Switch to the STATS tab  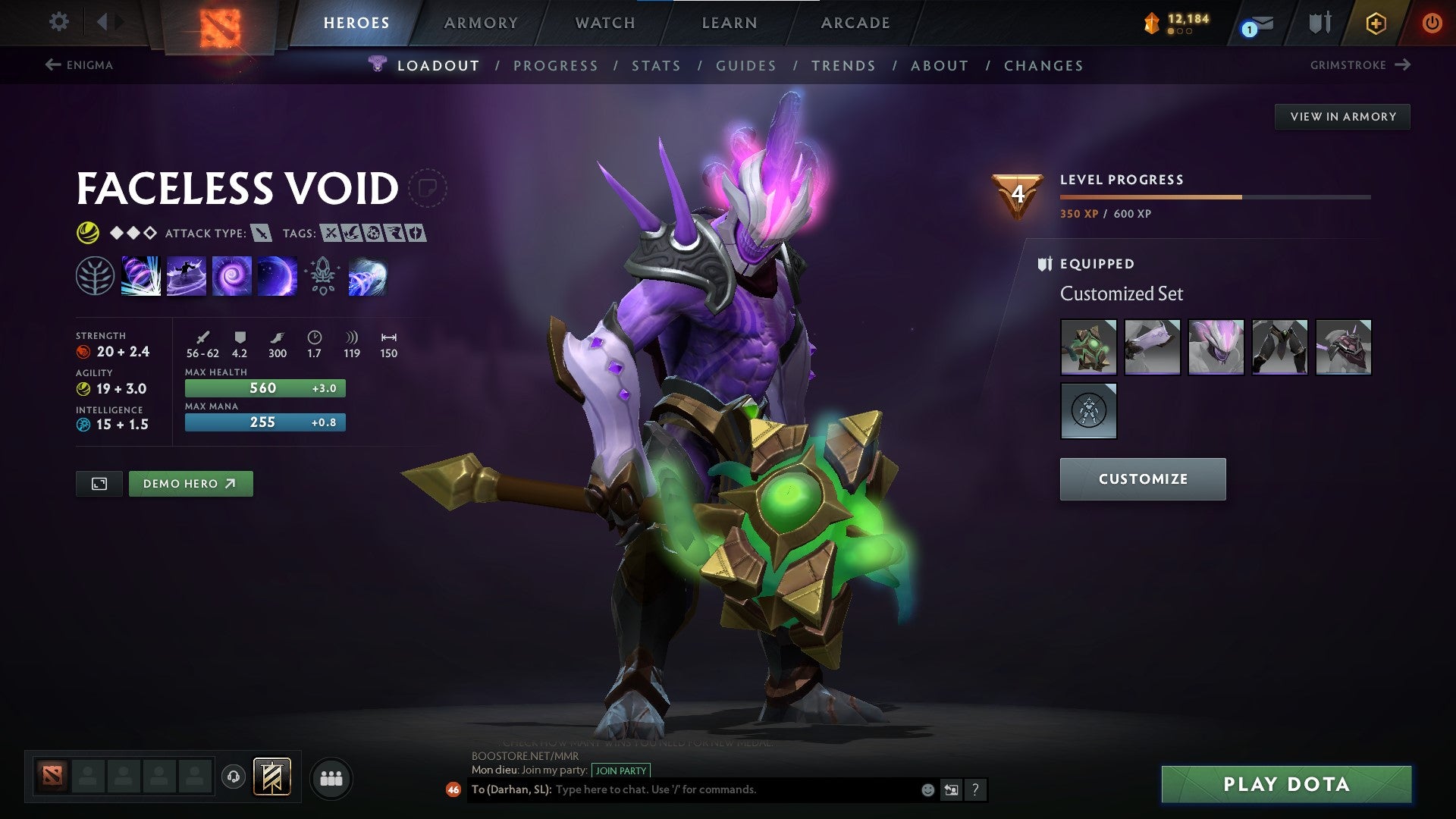coord(657,65)
